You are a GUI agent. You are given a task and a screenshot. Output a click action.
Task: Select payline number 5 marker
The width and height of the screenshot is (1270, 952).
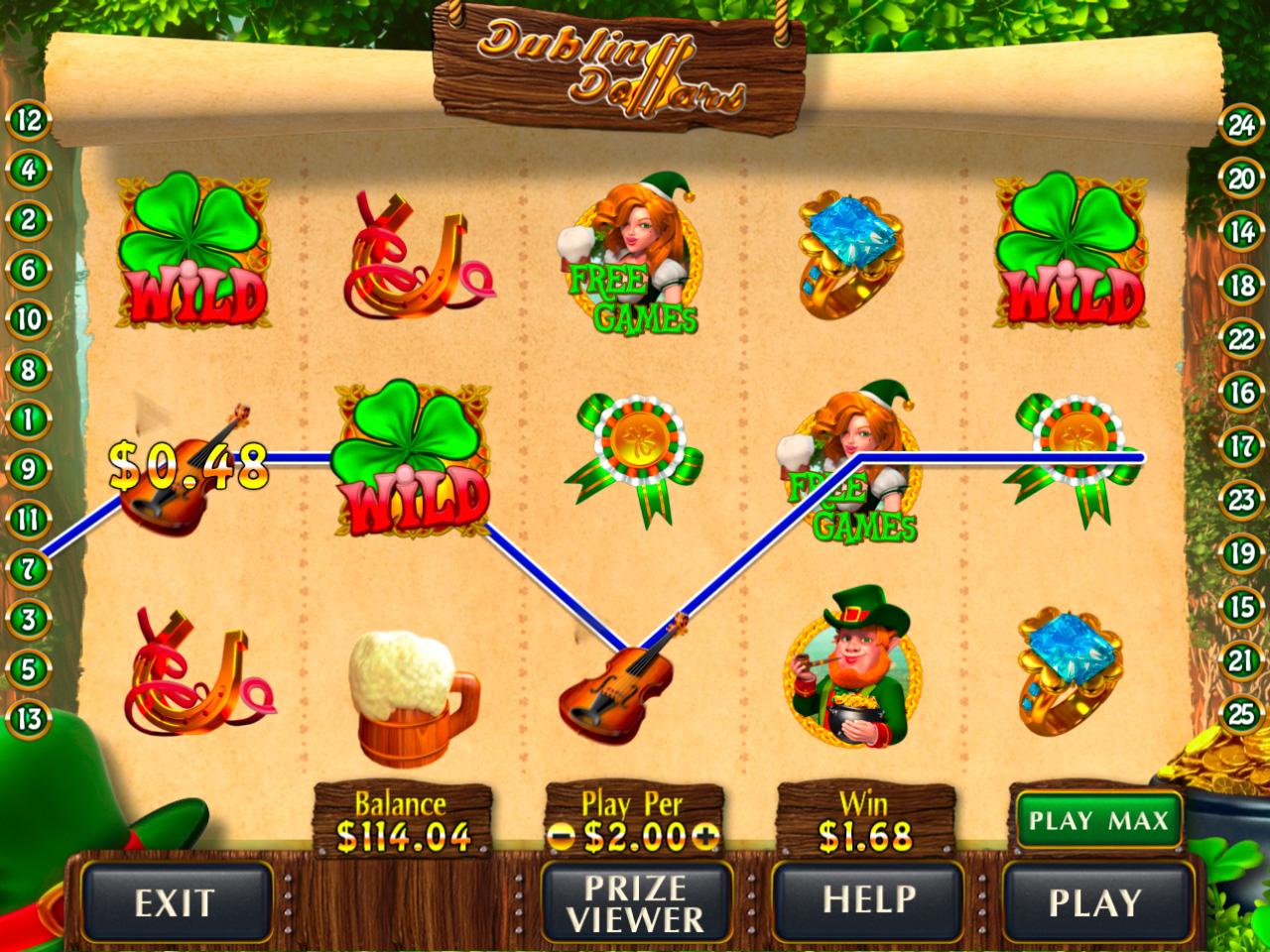pyautogui.click(x=29, y=669)
